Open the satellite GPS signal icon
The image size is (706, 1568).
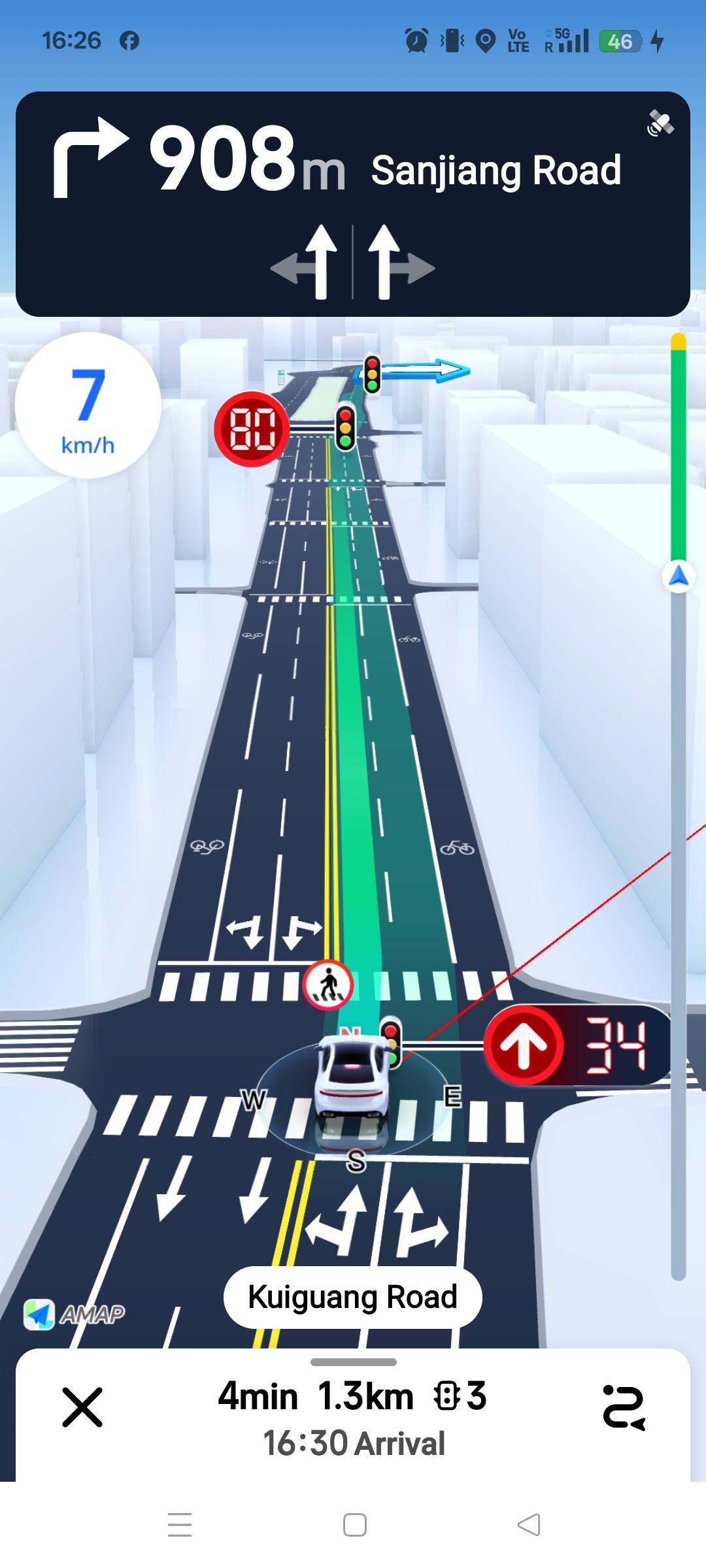[660, 123]
